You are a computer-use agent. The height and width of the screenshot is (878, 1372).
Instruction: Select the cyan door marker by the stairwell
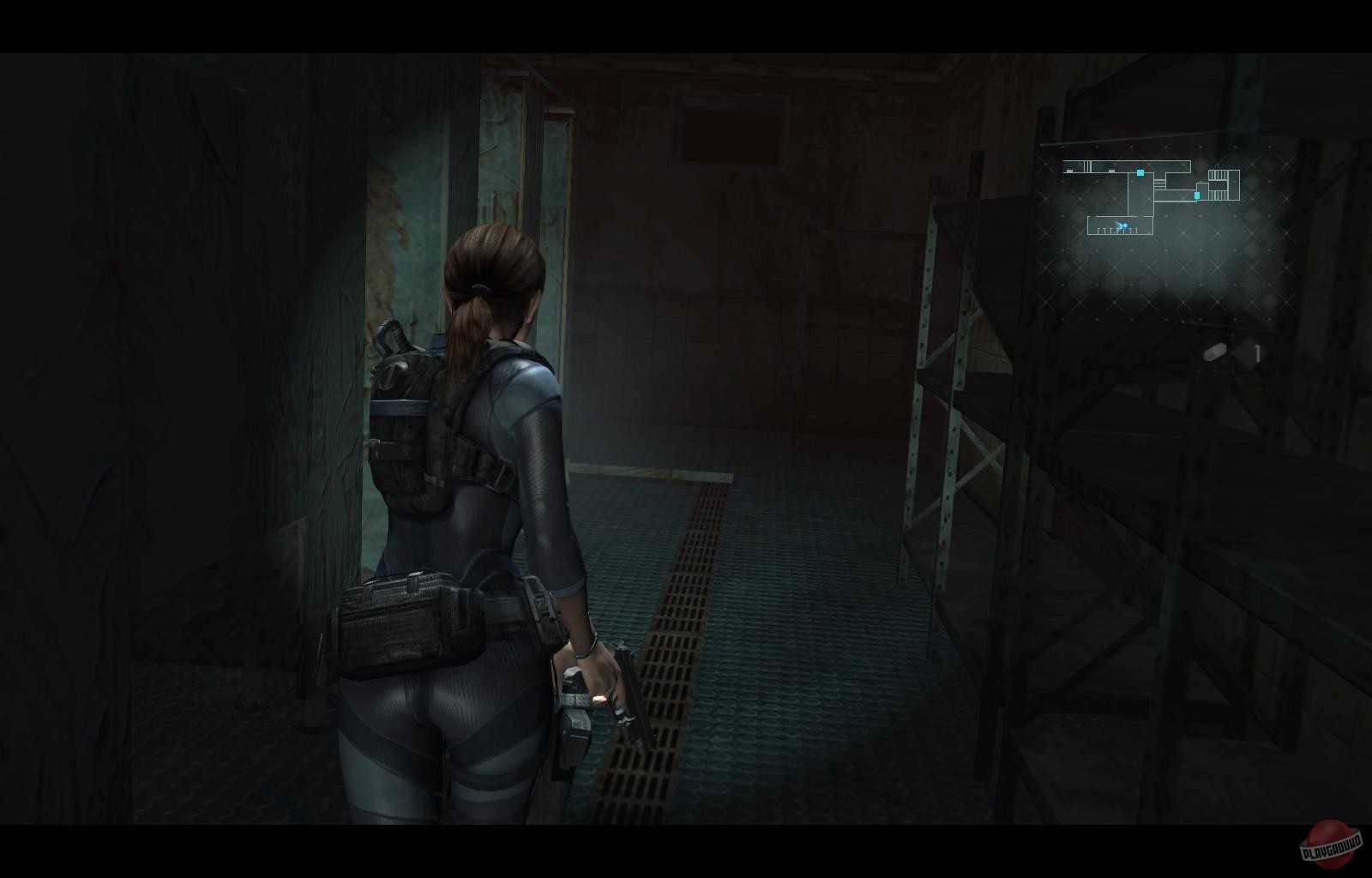1197,195
